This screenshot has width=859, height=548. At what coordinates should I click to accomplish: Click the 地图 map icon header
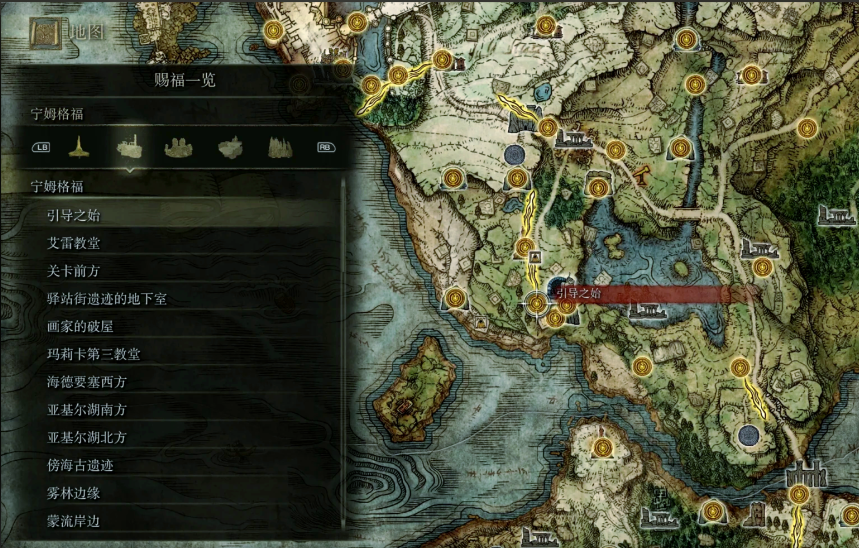pyautogui.click(x=46, y=32)
